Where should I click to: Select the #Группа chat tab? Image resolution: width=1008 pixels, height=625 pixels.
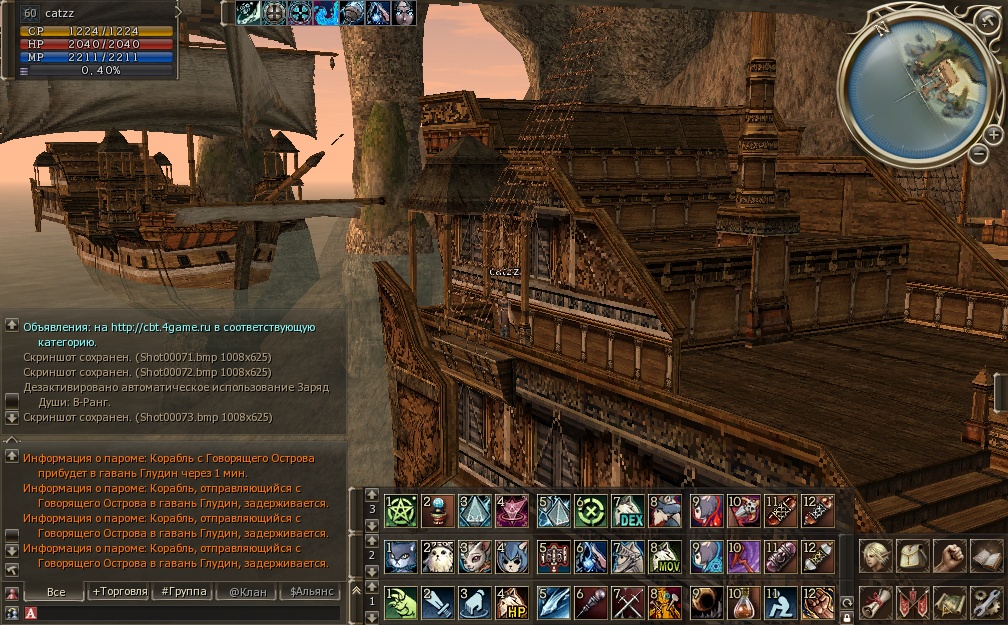(x=184, y=592)
